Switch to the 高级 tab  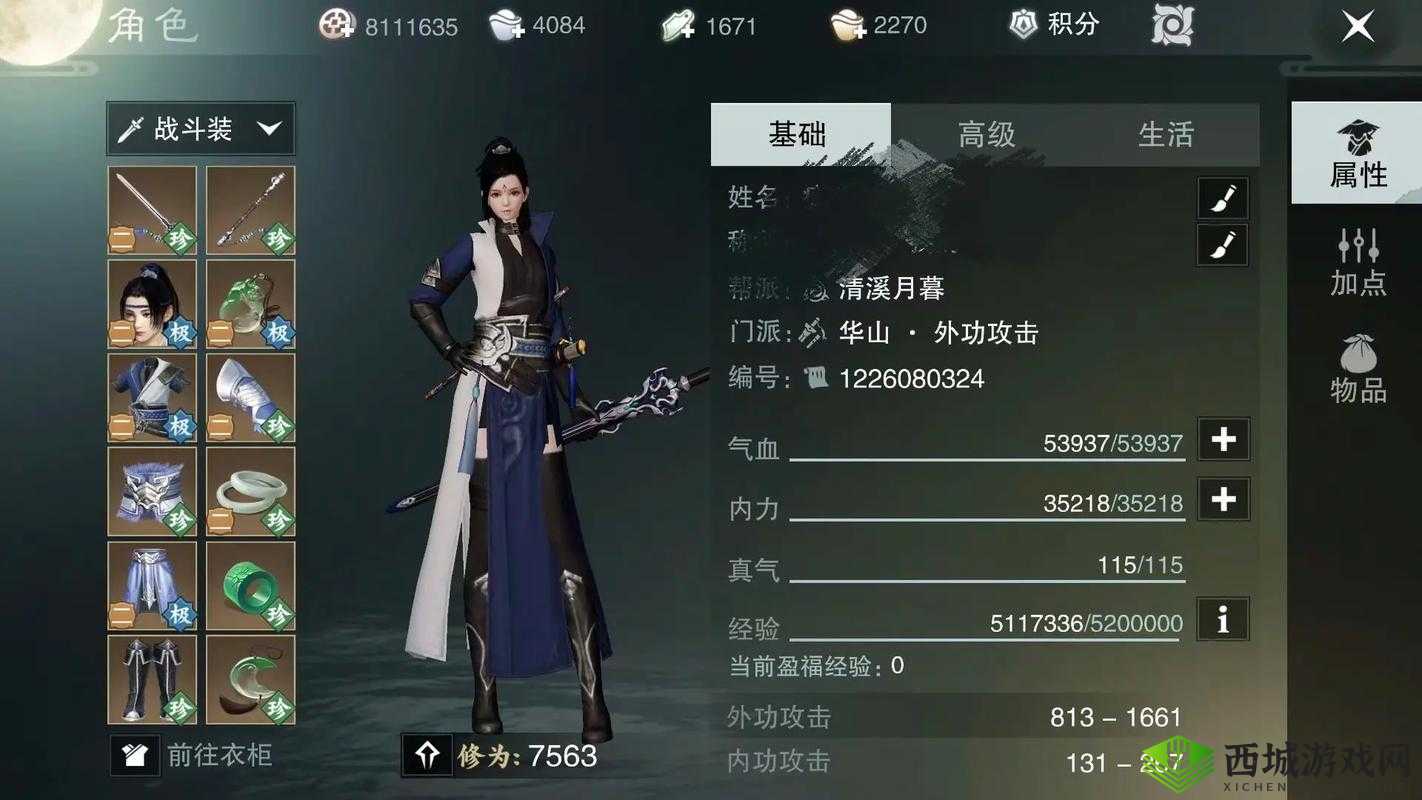point(985,134)
